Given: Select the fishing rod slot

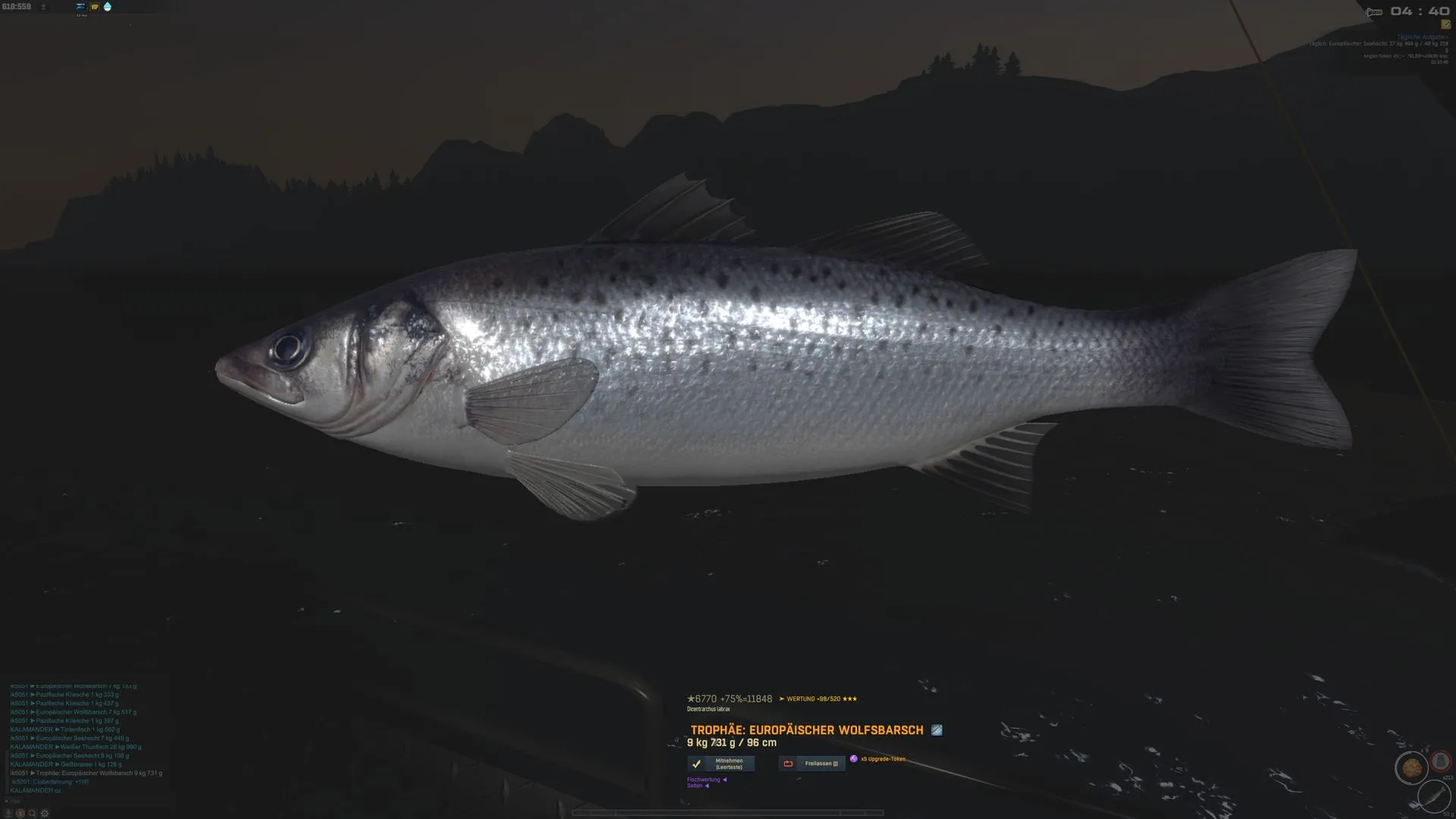Looking at the screenshot, I should point(1432,796).
